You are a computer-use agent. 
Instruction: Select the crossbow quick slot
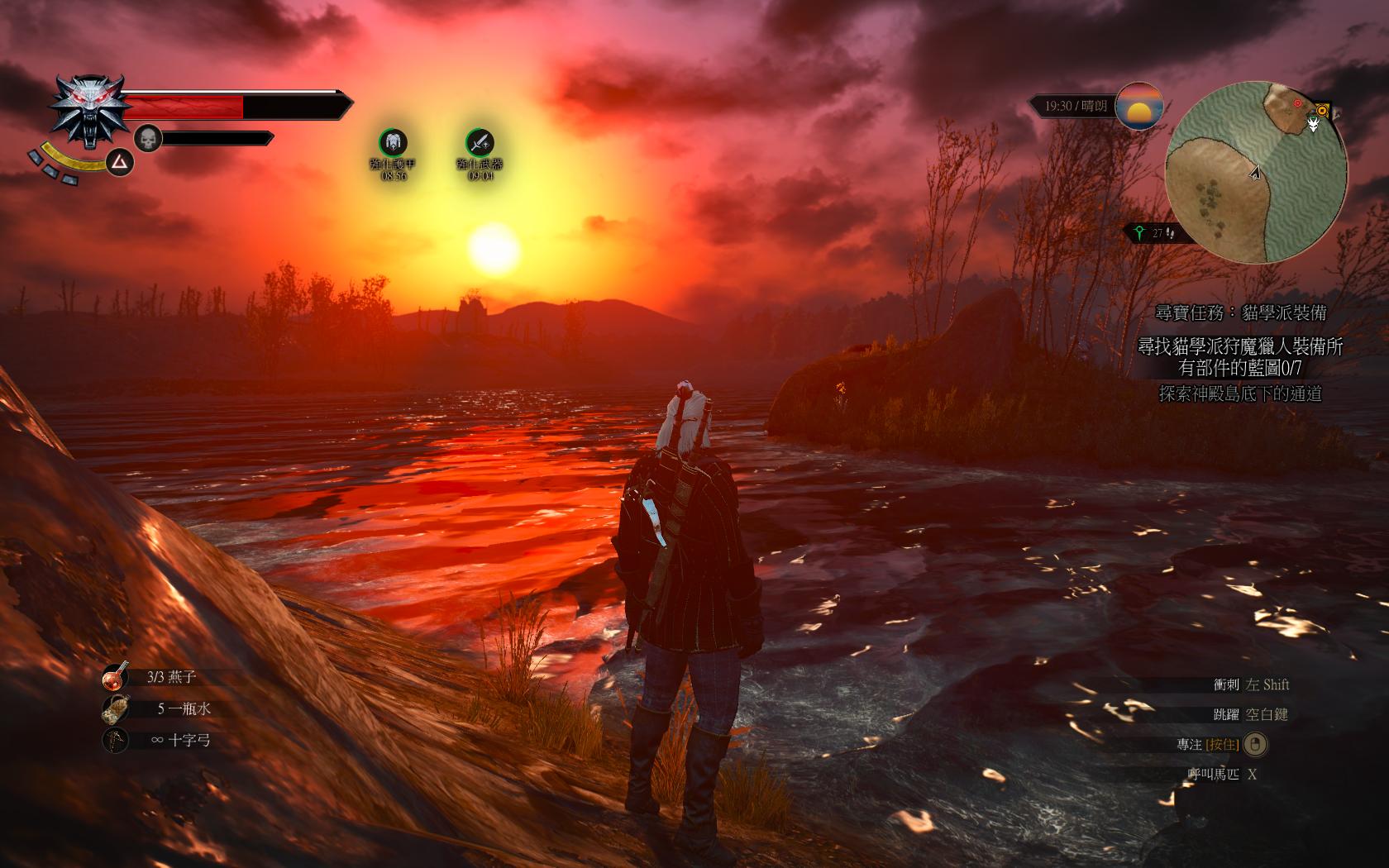pos(116,740)
